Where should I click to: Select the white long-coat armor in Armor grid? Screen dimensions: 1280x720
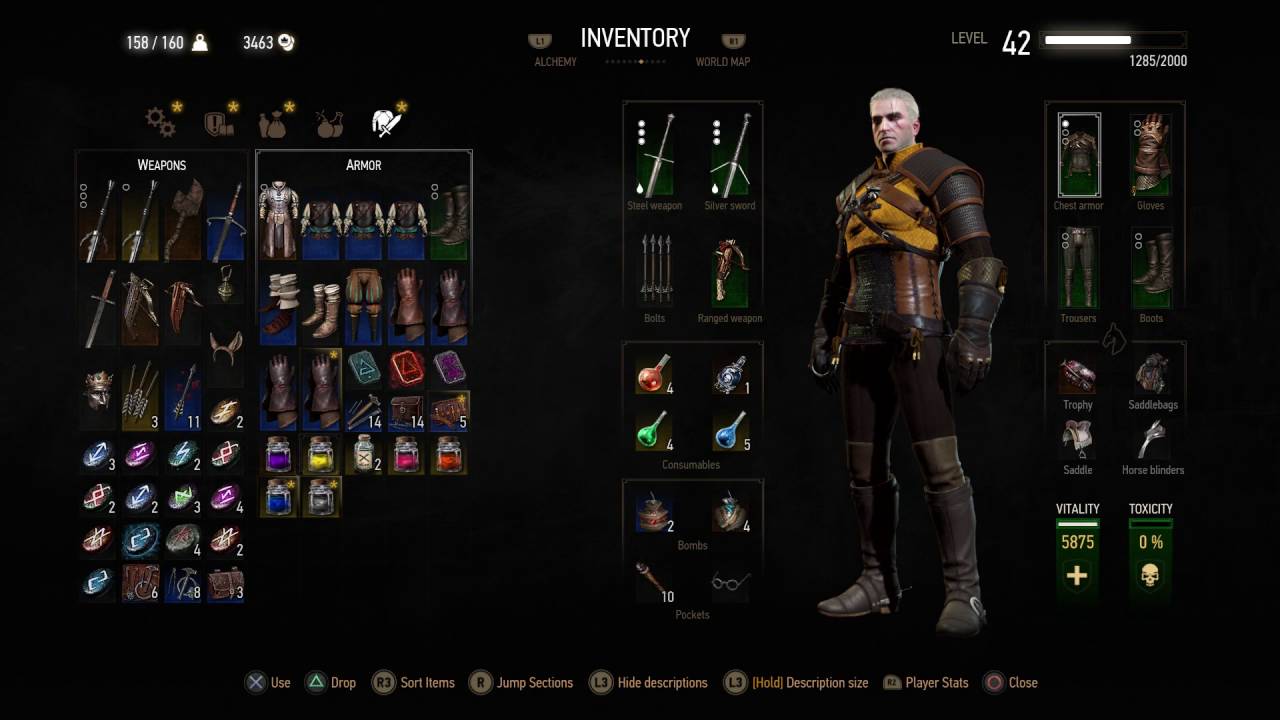coord(279,220)
